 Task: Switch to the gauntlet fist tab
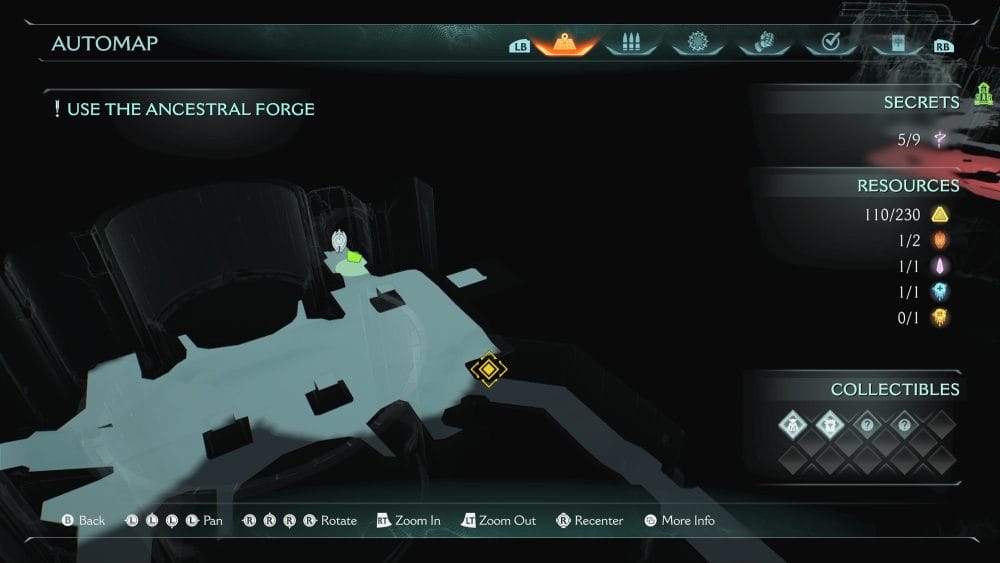pos(762,43)
